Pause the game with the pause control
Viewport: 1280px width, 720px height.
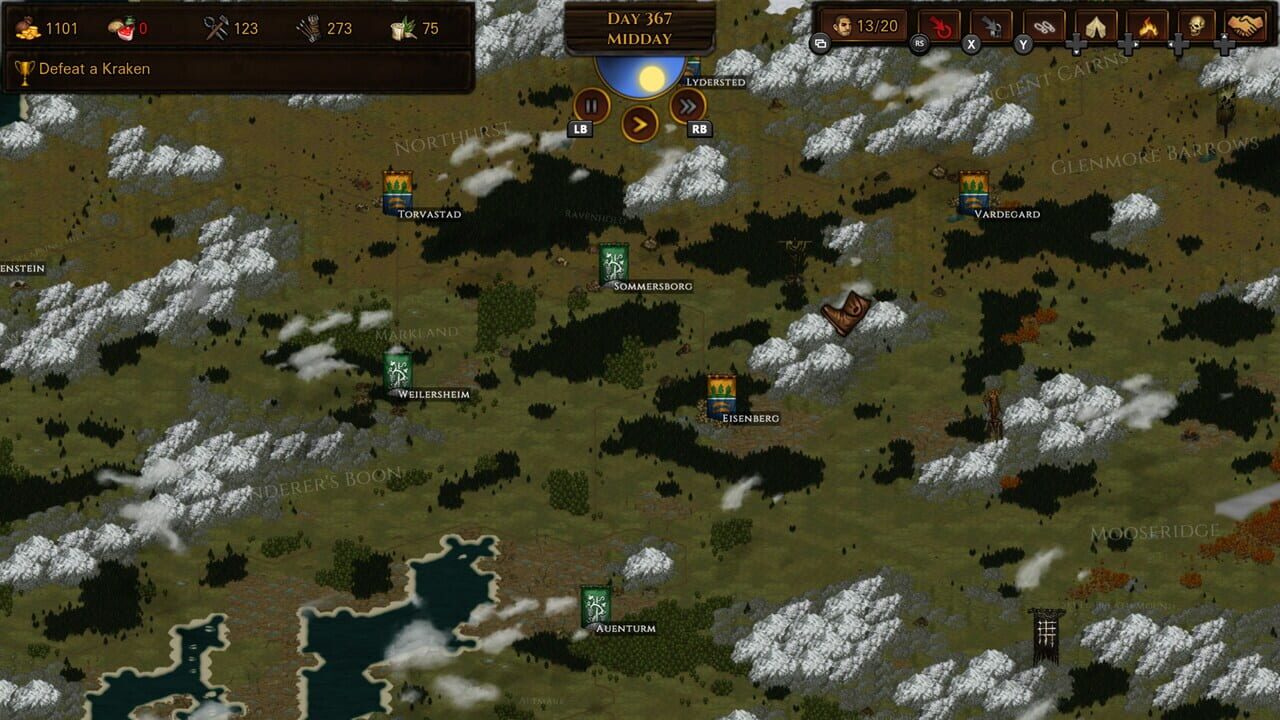pos(591,105)
